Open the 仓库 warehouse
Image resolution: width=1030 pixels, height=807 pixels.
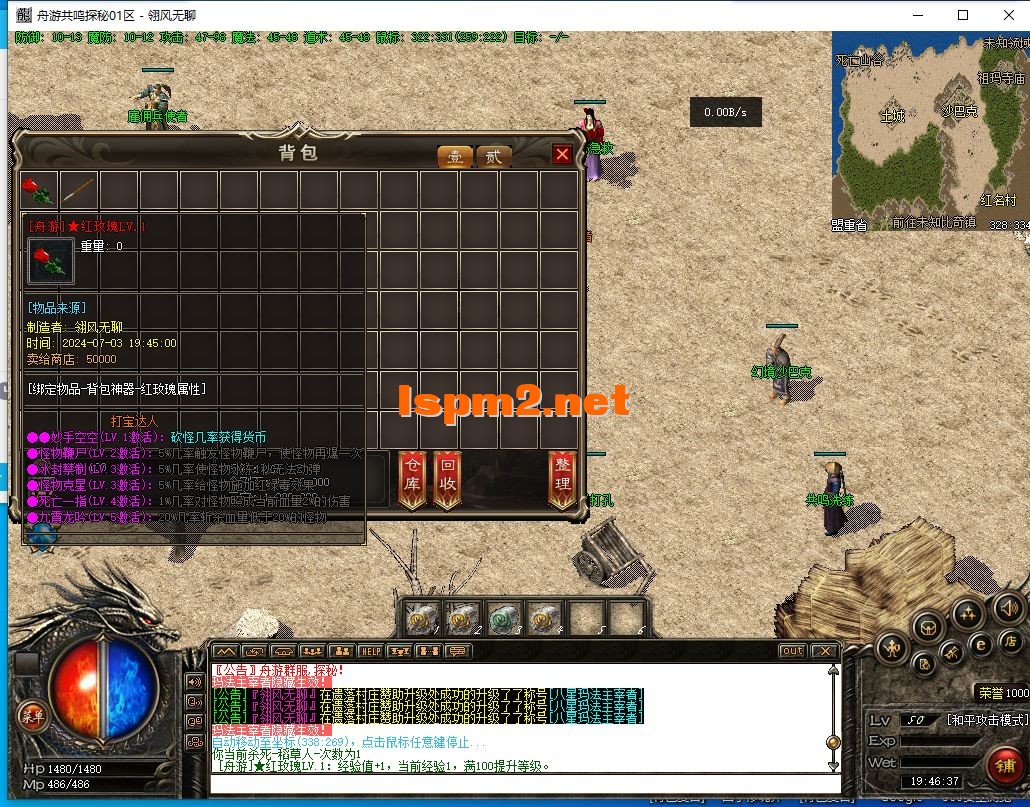(412, 480)
